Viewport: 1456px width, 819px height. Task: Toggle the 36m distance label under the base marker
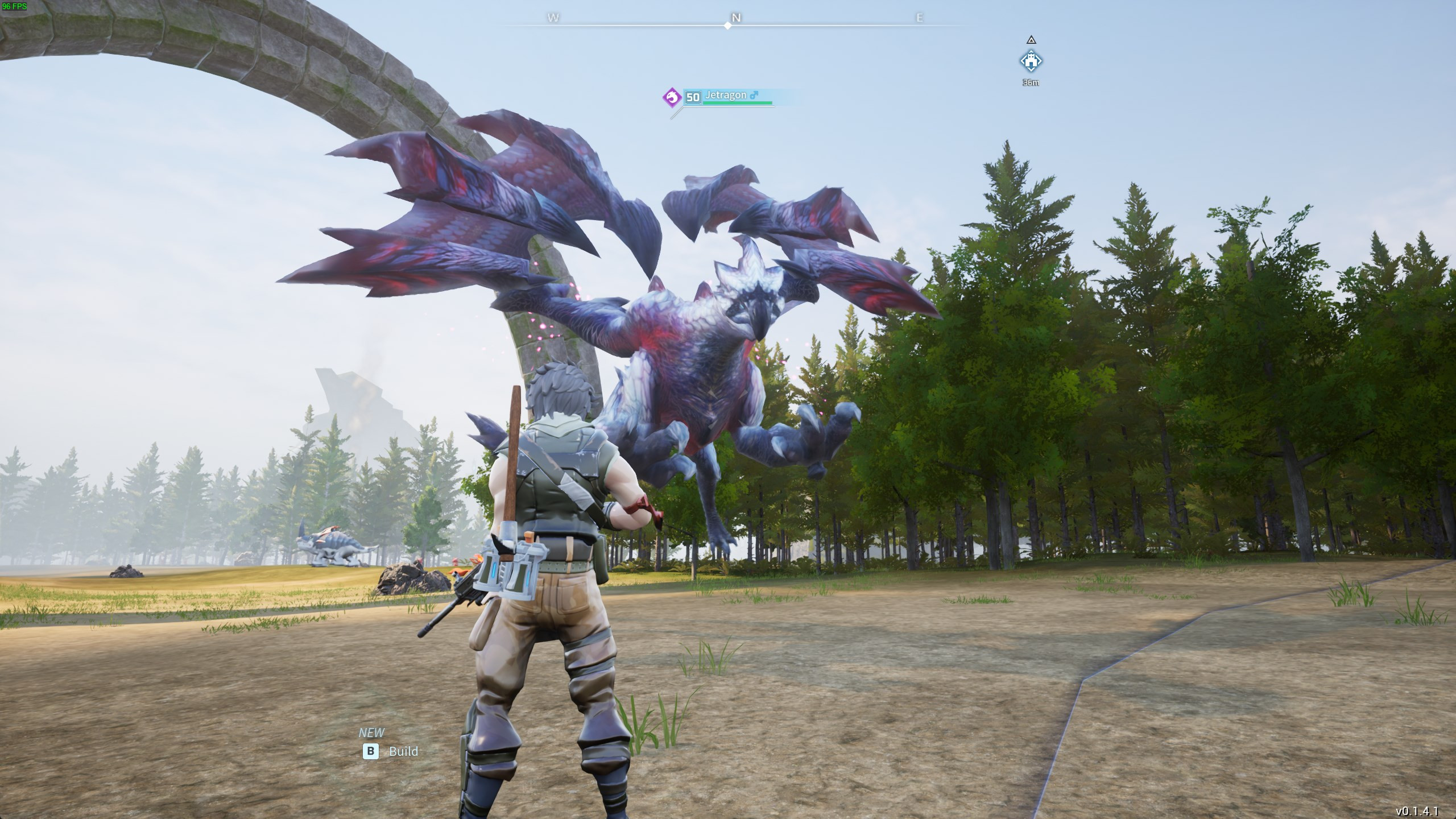point(1031,82)
